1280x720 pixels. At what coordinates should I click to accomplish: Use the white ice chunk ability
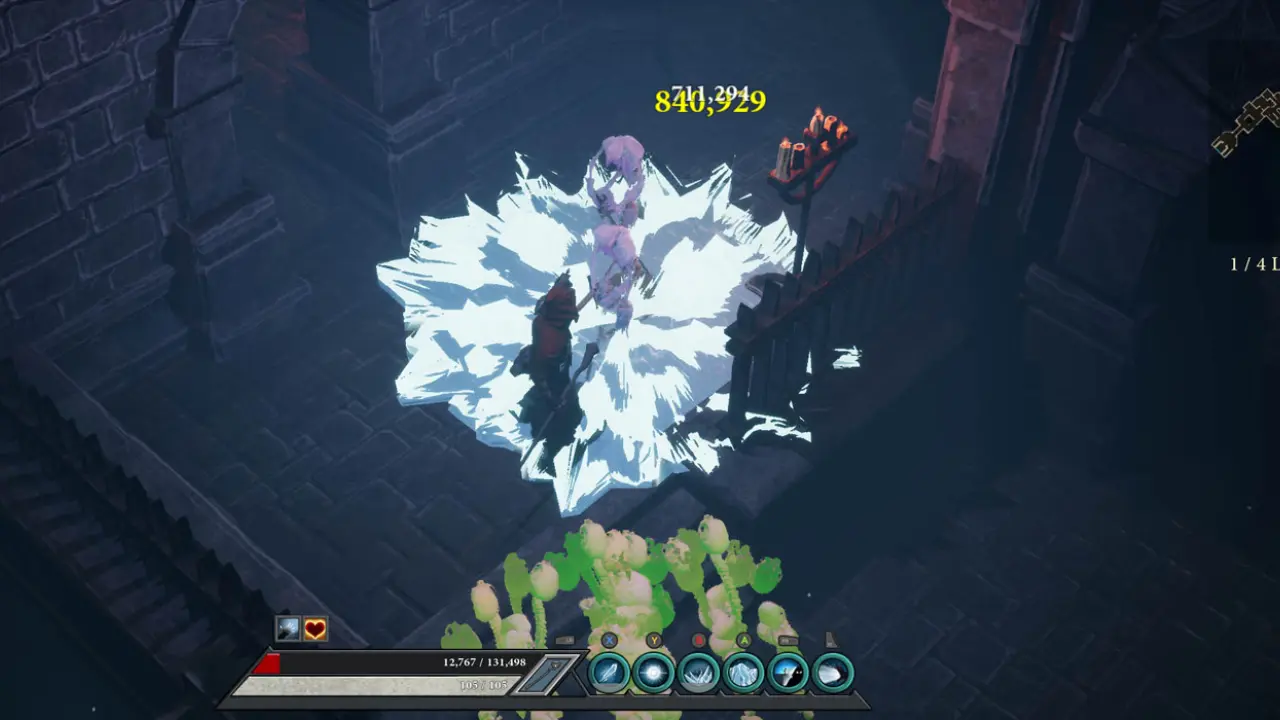pyautogui.click(x=833, y=672)
